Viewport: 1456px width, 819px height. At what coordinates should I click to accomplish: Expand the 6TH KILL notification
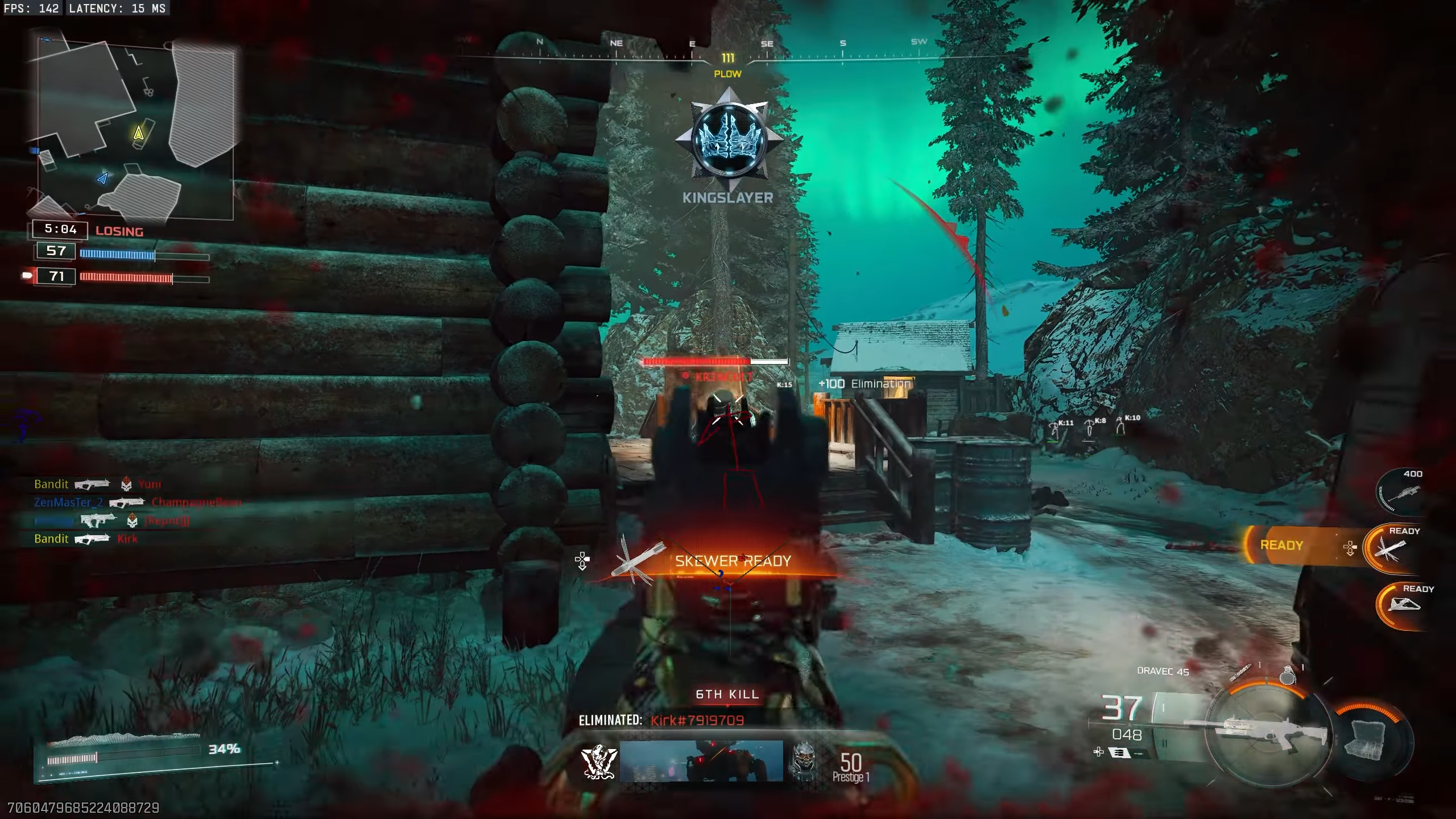pos(729,694)
